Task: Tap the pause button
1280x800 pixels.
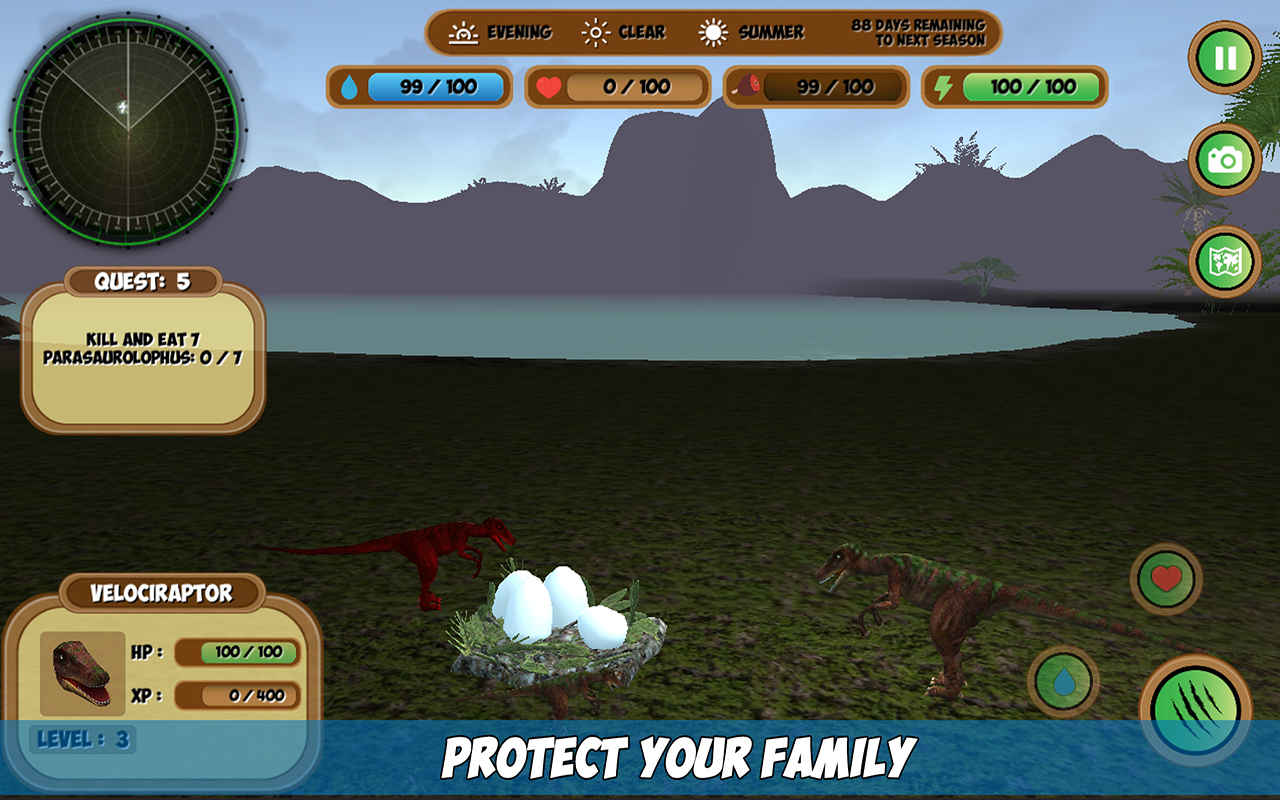Action: click(1224, 57)
